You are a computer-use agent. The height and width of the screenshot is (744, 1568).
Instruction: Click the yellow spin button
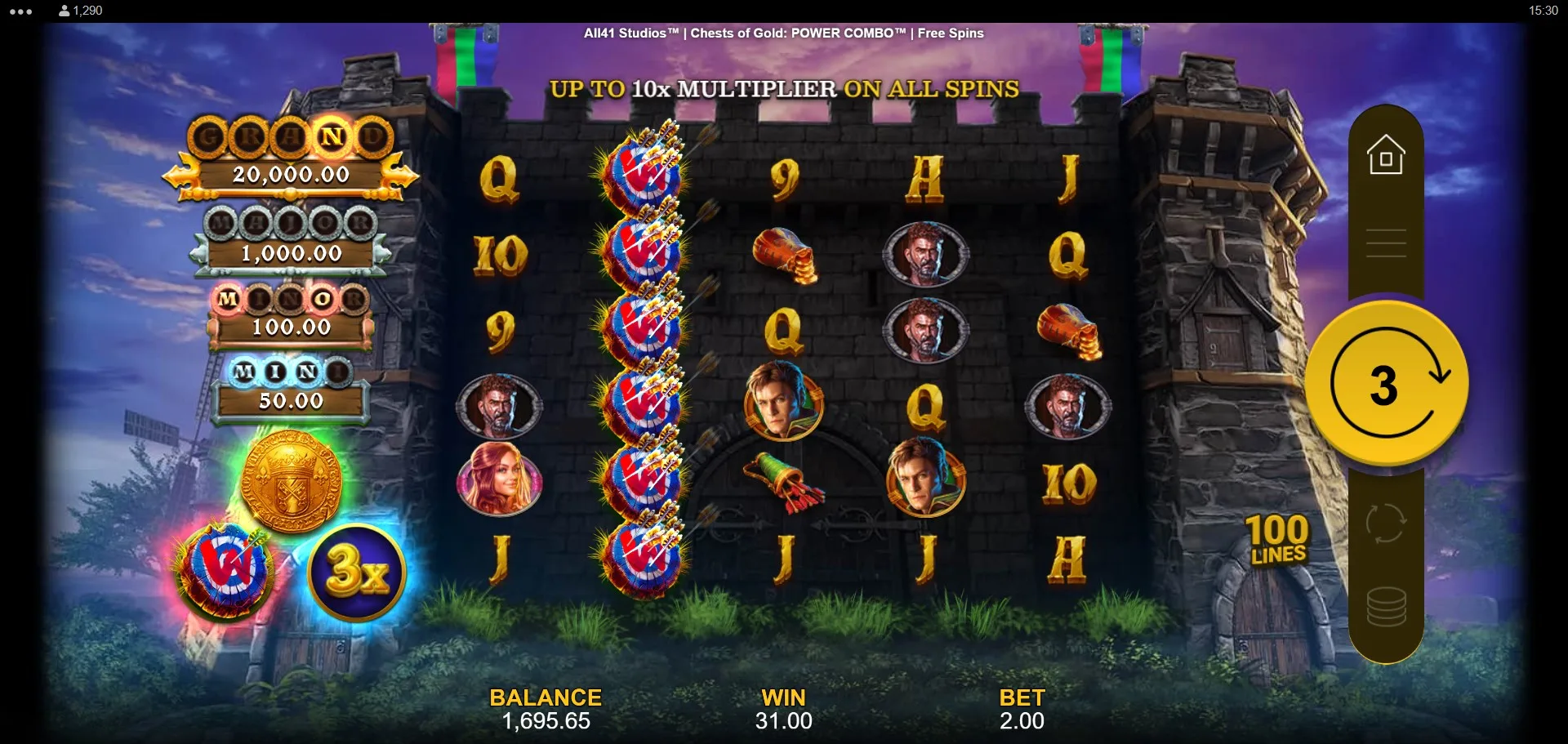coord(1386,383)
